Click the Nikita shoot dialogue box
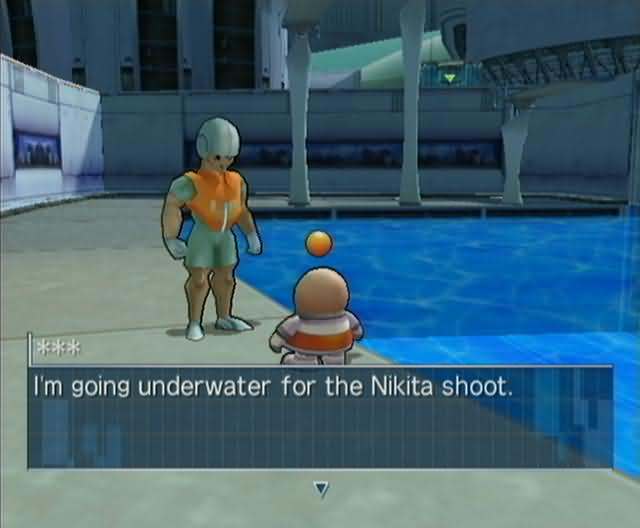Viewport: 640px width, 528px height. coord(320,416)
